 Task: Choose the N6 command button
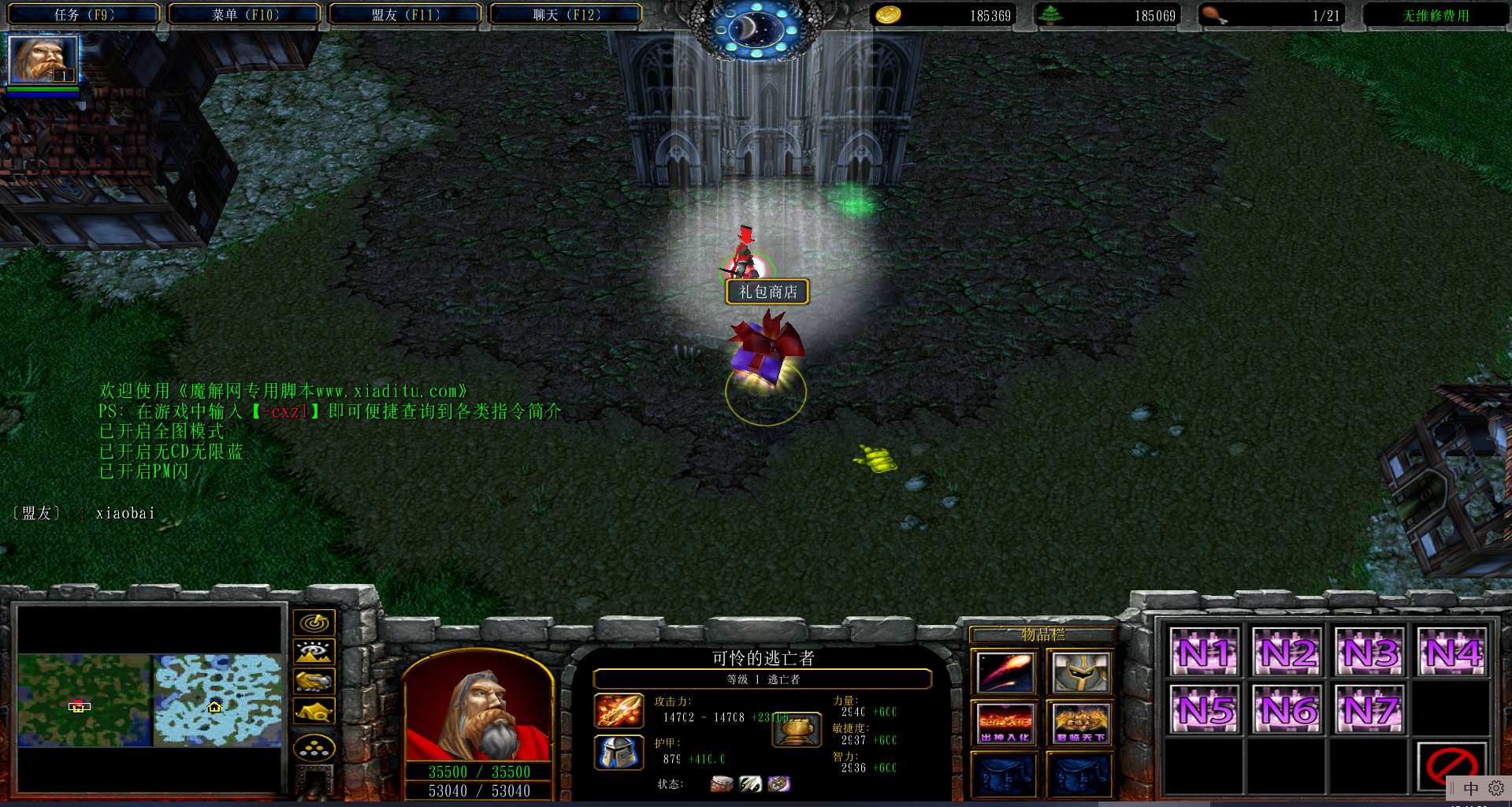click(1287, 709)
